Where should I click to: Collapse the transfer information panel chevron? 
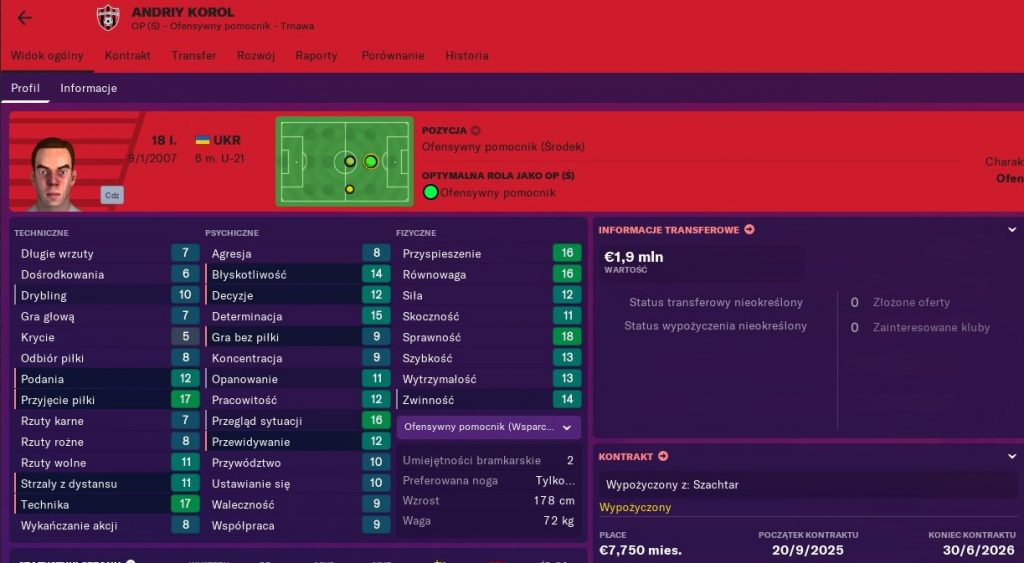(x=1012, y=230)
